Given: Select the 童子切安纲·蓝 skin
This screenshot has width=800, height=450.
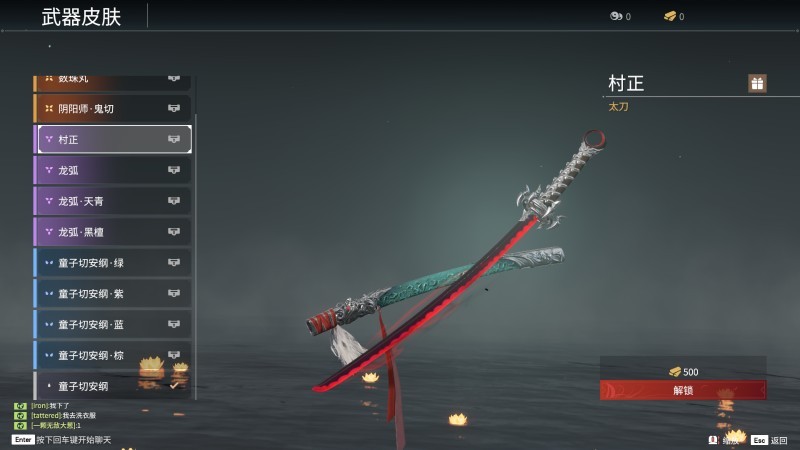Looking at the screenshot, I should click(x=112, y=325).
